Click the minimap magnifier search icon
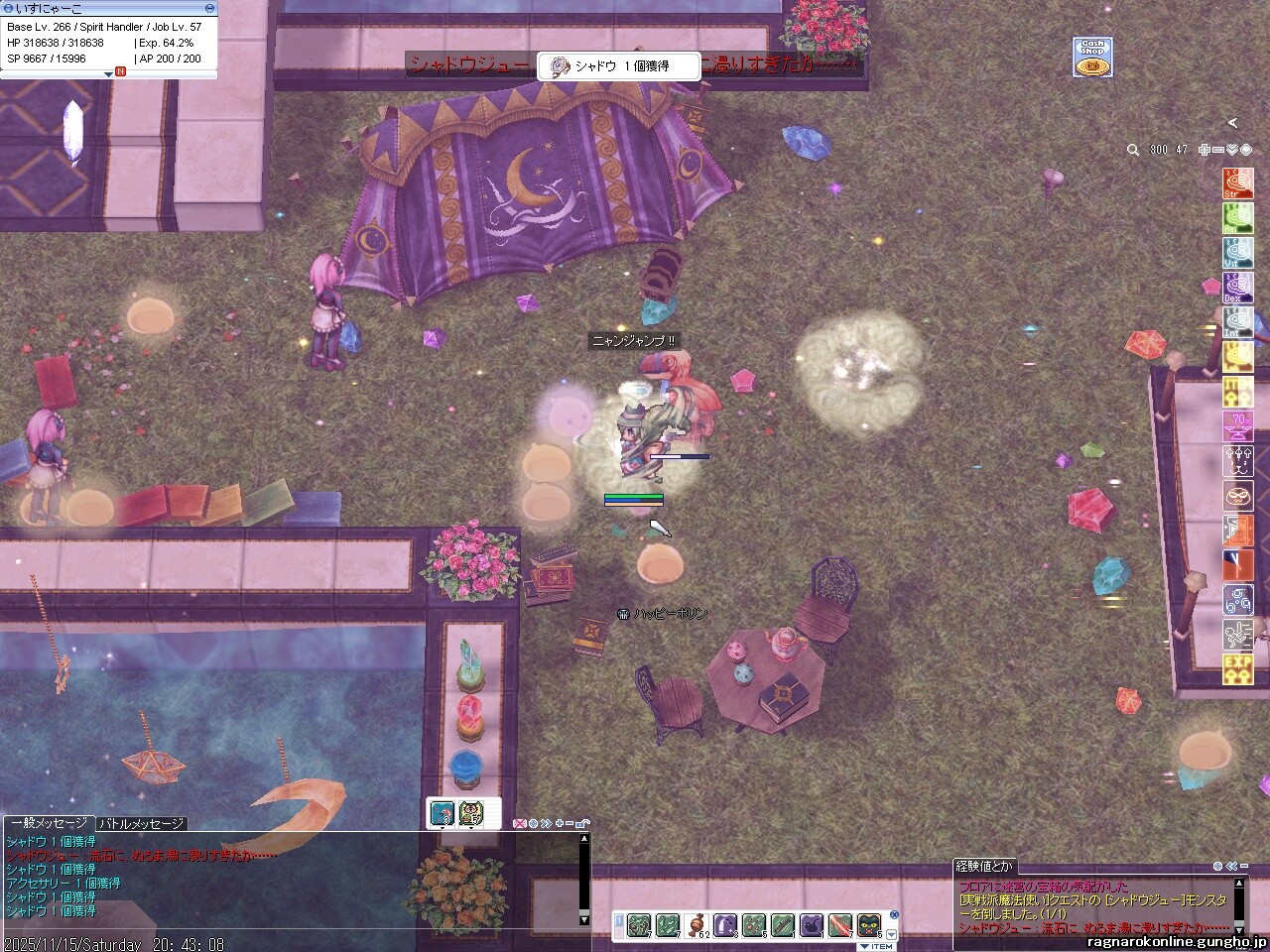The width and height of the screenshot is (1270, 952). click(x=1133, y=150)
